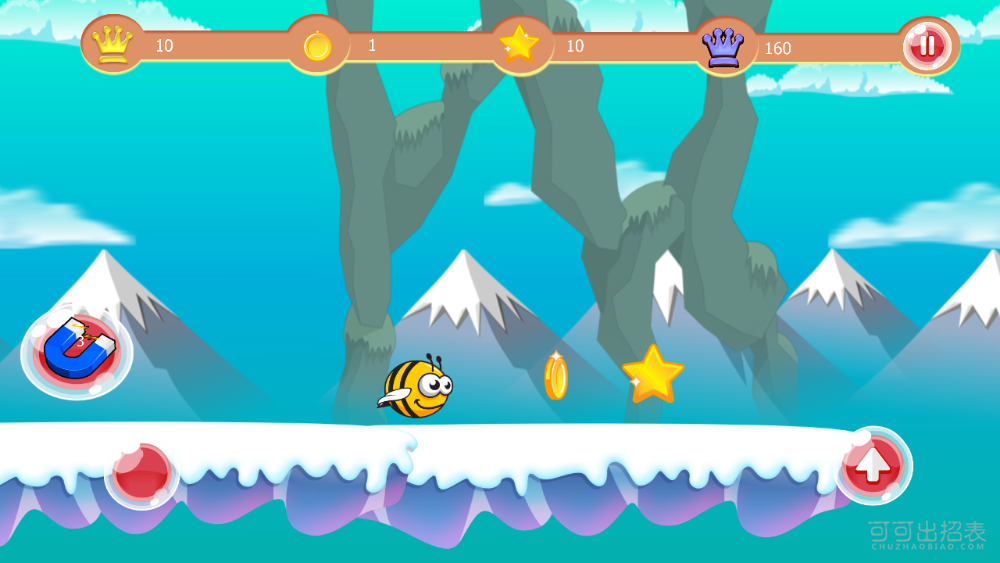Tap the red up-arrow jump button
Screen dimensions: 1000x563
pyautogui.click(x=873, y=465)
